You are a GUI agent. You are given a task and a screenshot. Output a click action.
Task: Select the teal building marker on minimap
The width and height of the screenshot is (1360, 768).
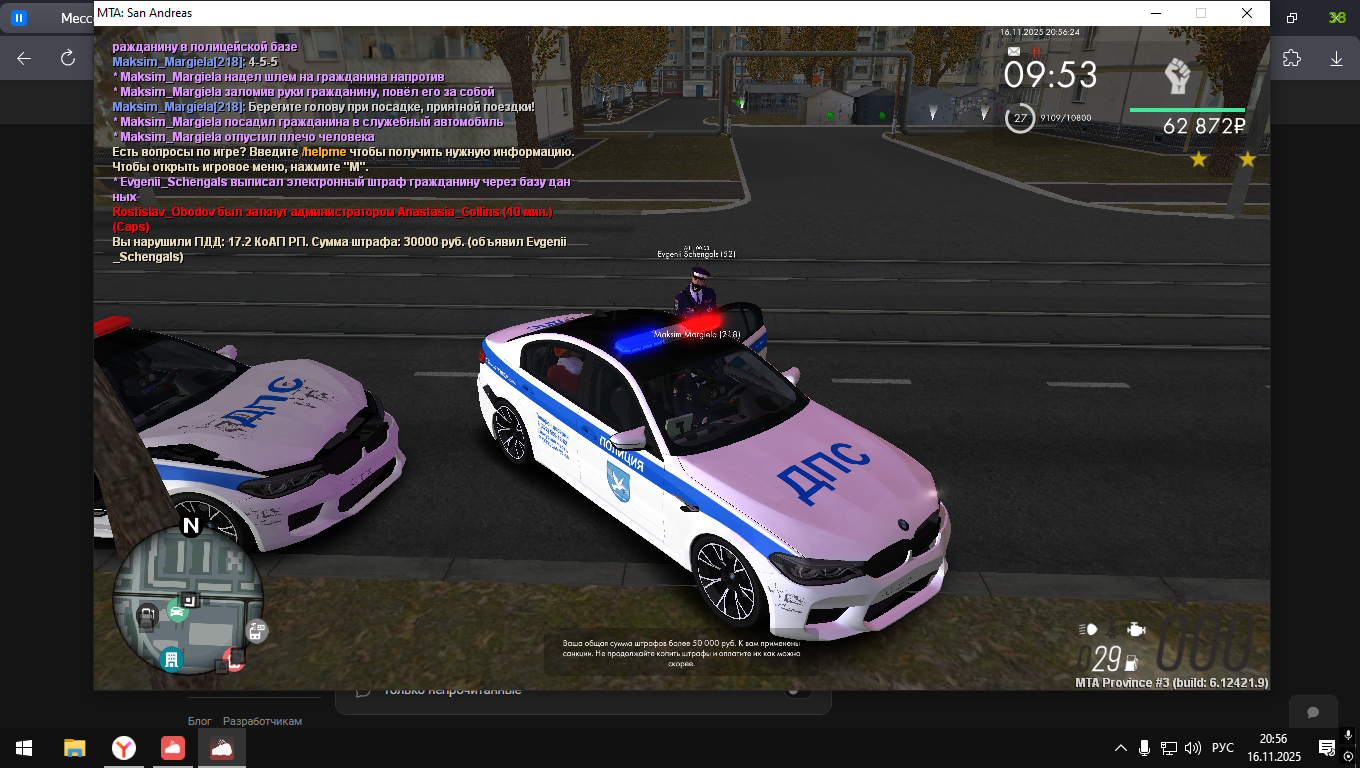click(x=171, y=659)
